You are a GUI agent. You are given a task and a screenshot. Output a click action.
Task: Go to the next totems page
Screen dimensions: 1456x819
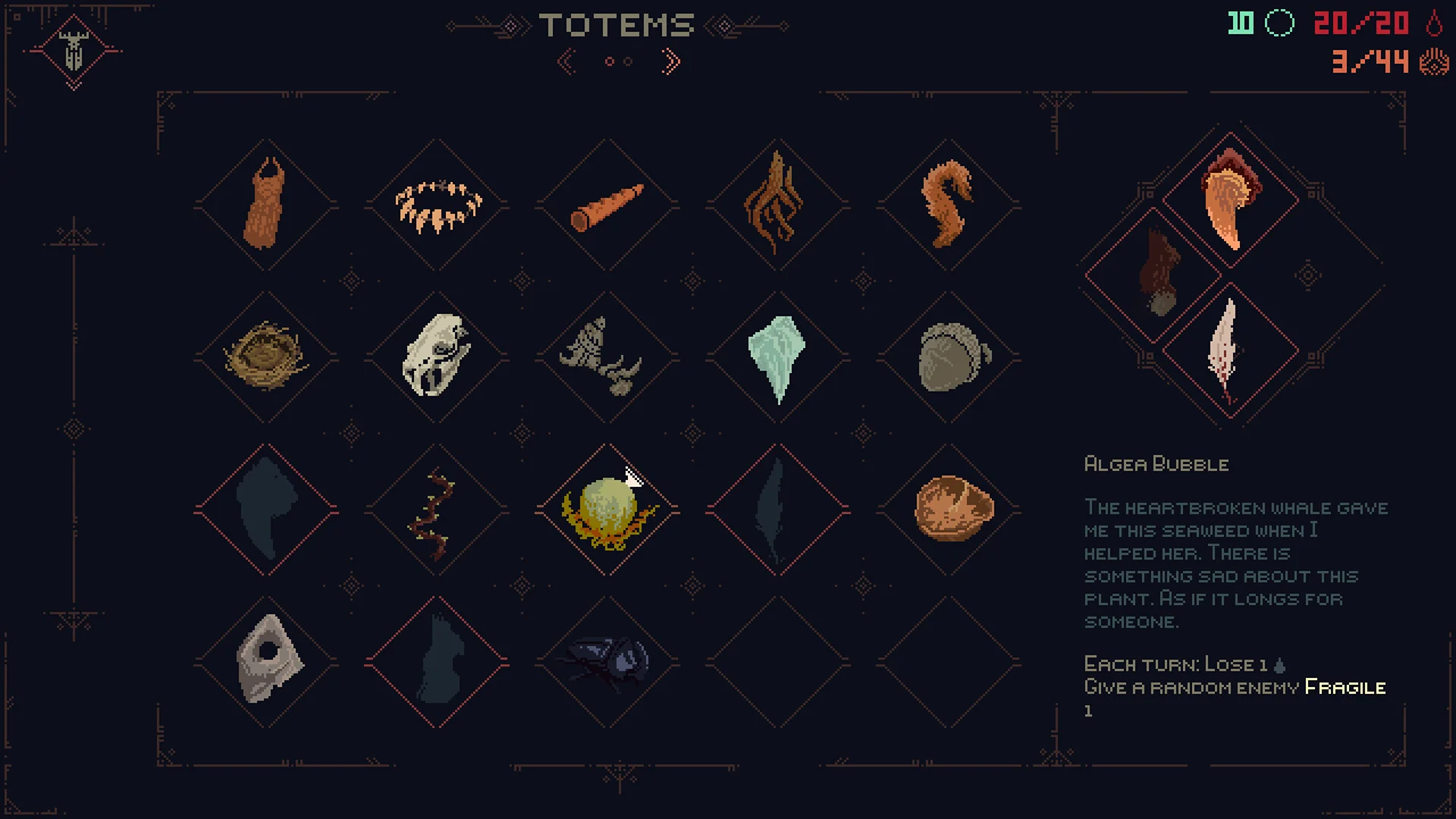(670, 61)
